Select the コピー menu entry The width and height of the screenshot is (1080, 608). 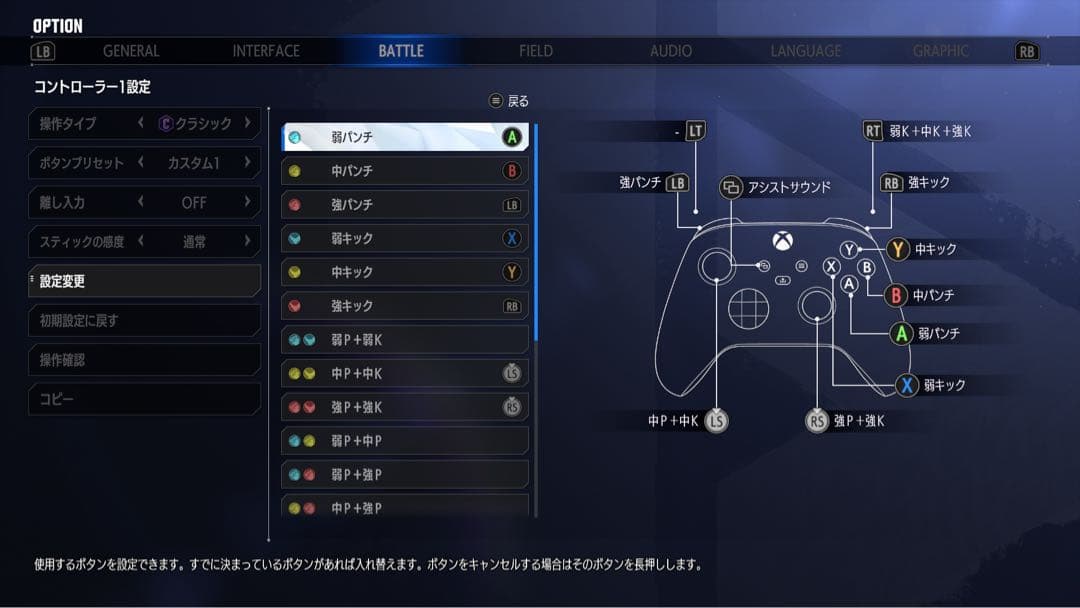(144, 399)
